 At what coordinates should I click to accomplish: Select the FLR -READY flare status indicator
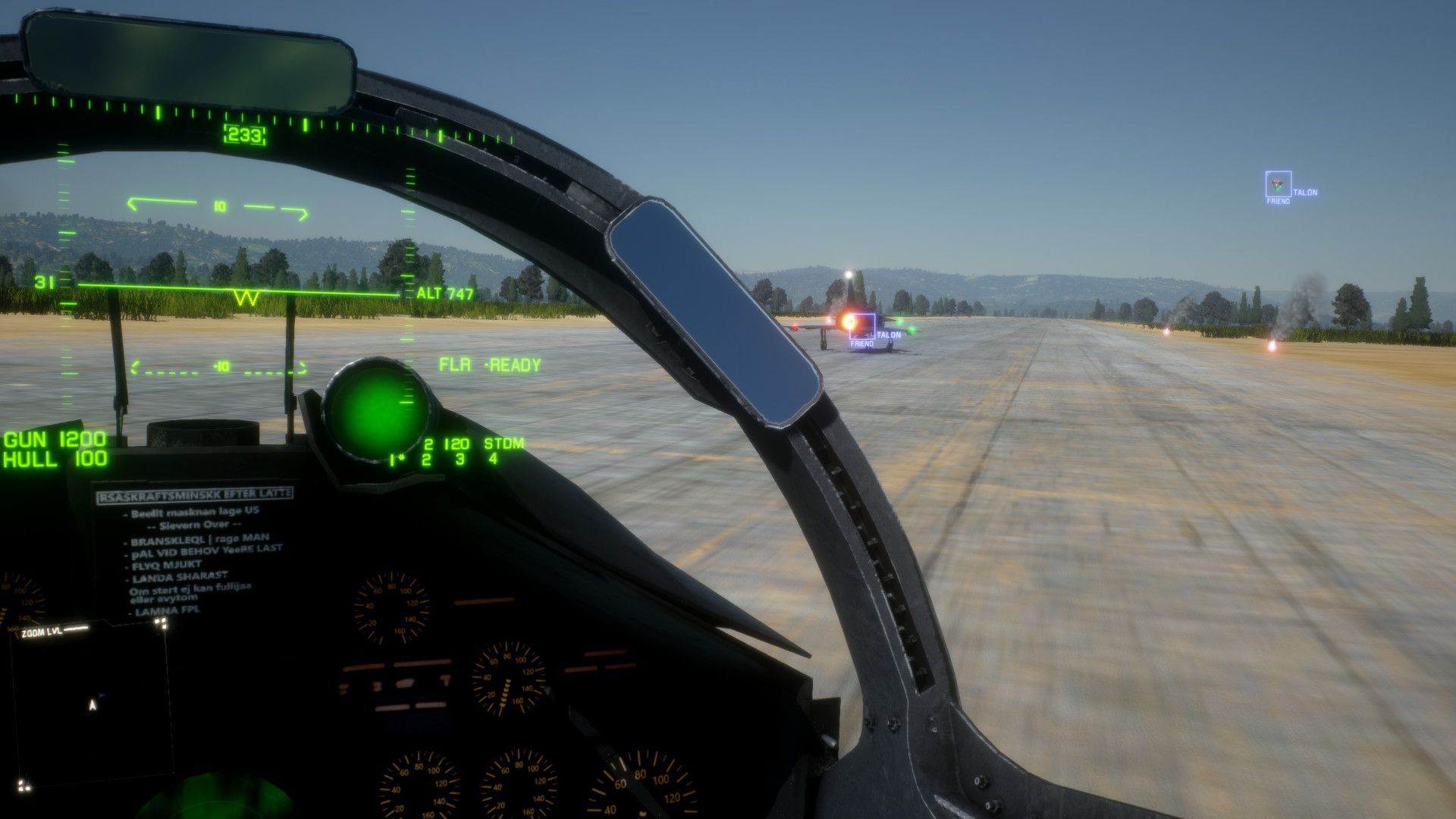[x=488, y=364]
